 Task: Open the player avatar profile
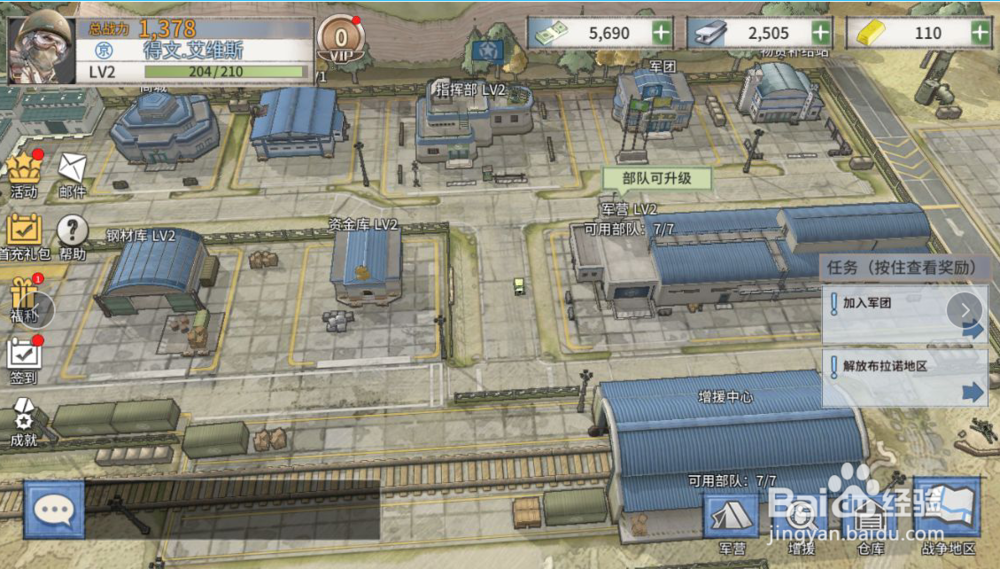point(41,46)
